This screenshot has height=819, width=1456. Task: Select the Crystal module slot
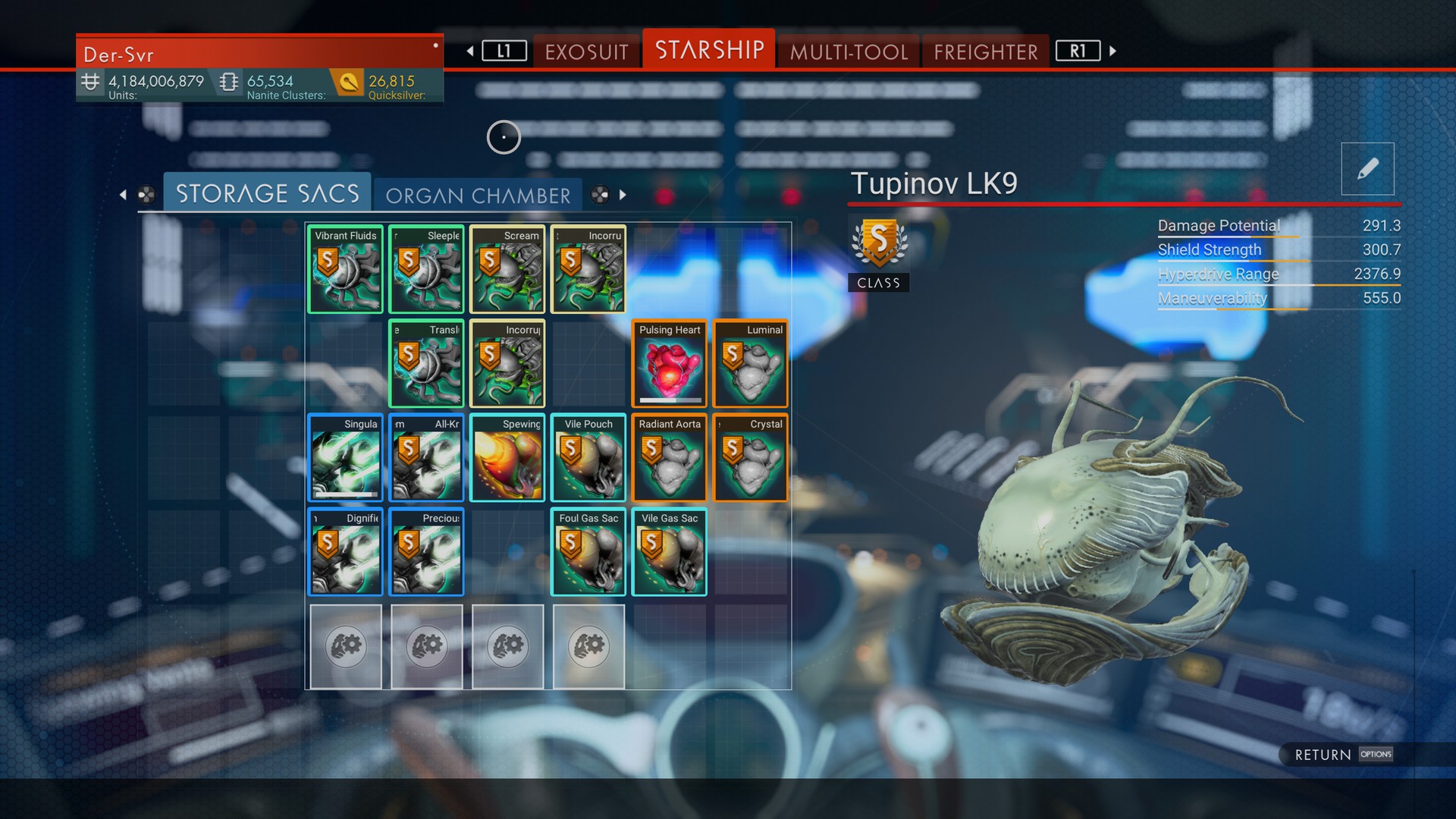751,458
